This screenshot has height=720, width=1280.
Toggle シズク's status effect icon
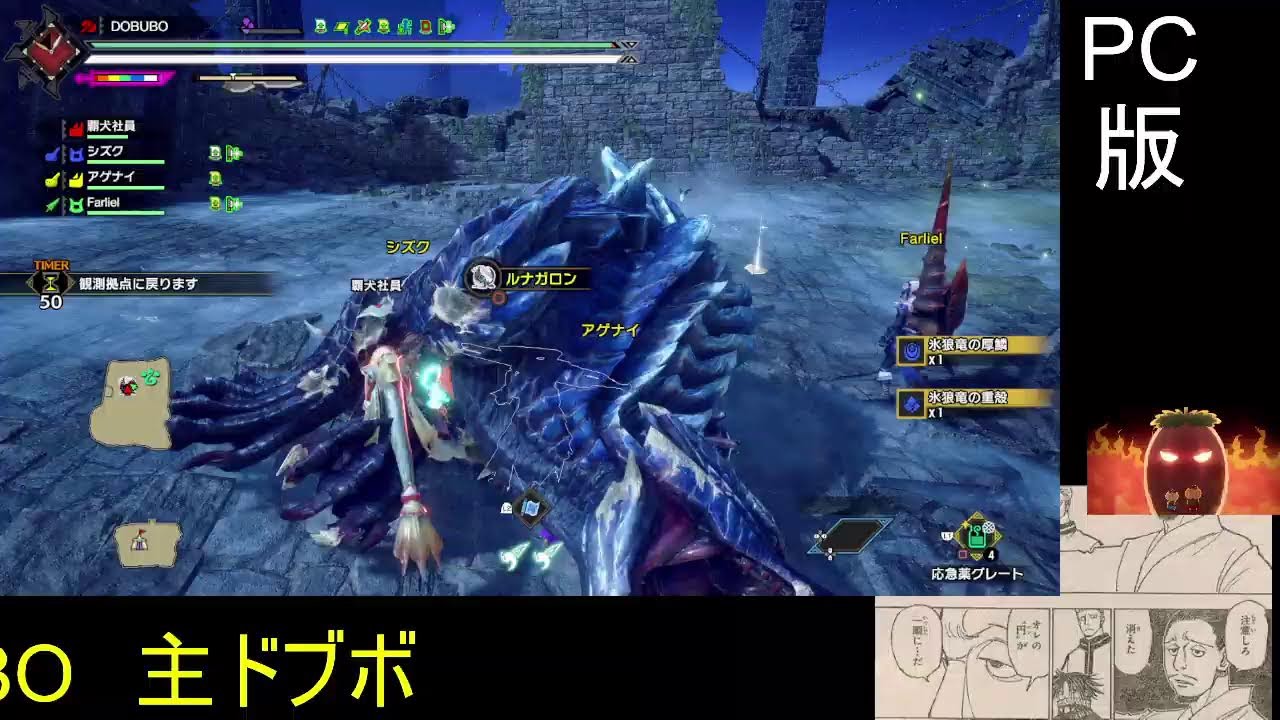[x=213, y=154]
